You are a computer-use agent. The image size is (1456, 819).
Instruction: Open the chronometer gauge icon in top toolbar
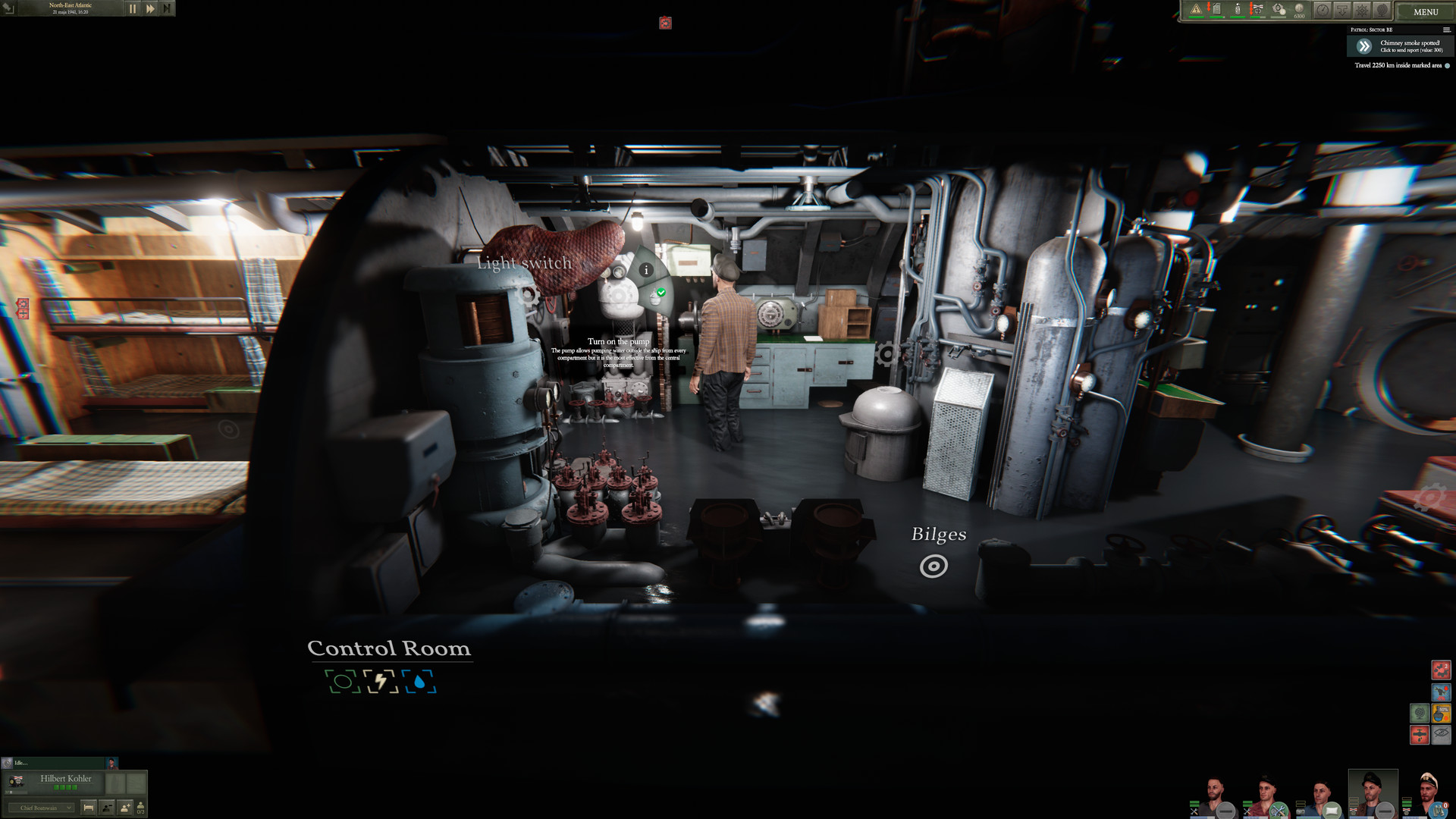[x=1323, y=10]
